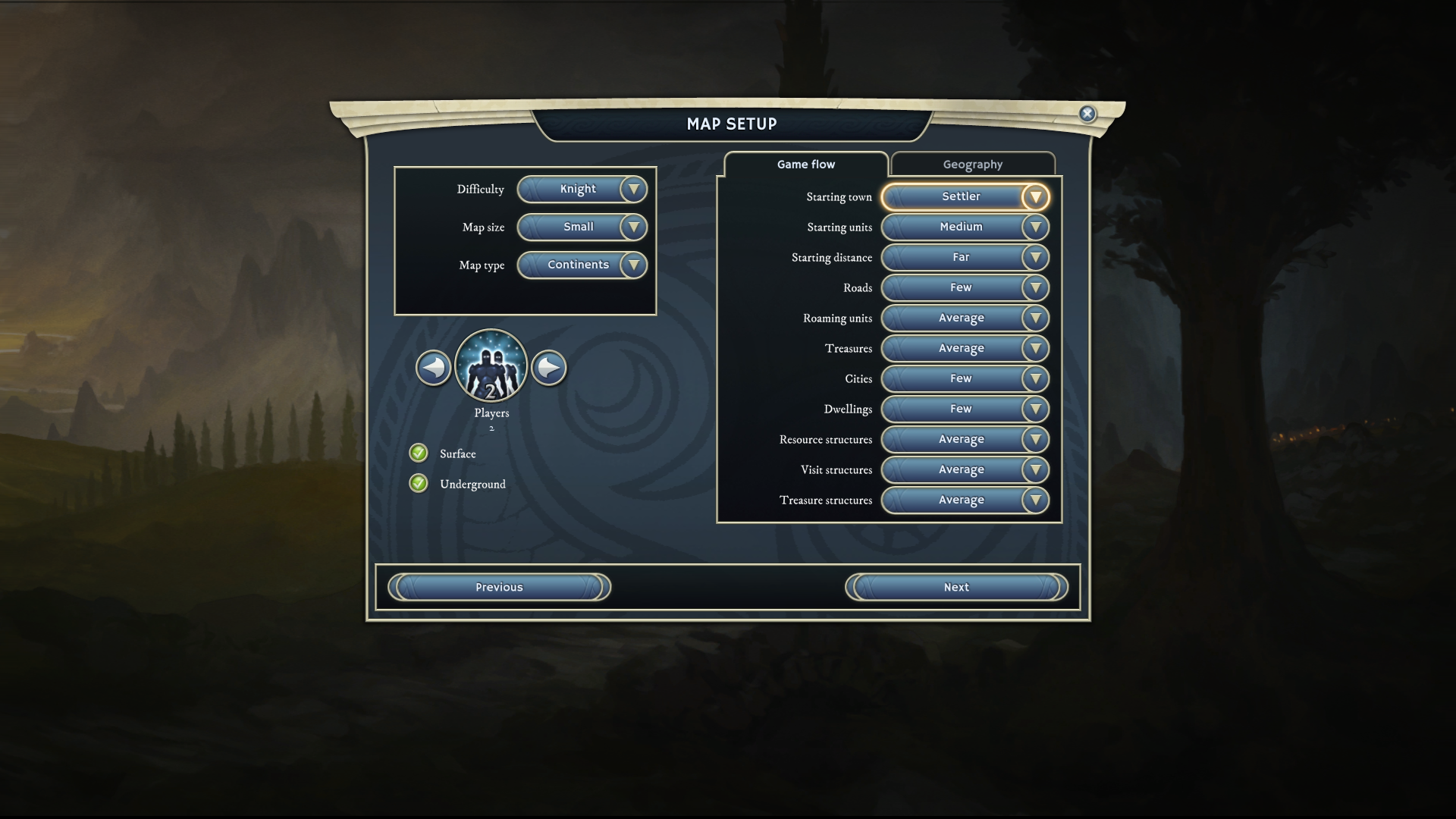This screenshot has width=1456, height=819.
Task: Open the Map size dropdown
Action: point(582,227)
